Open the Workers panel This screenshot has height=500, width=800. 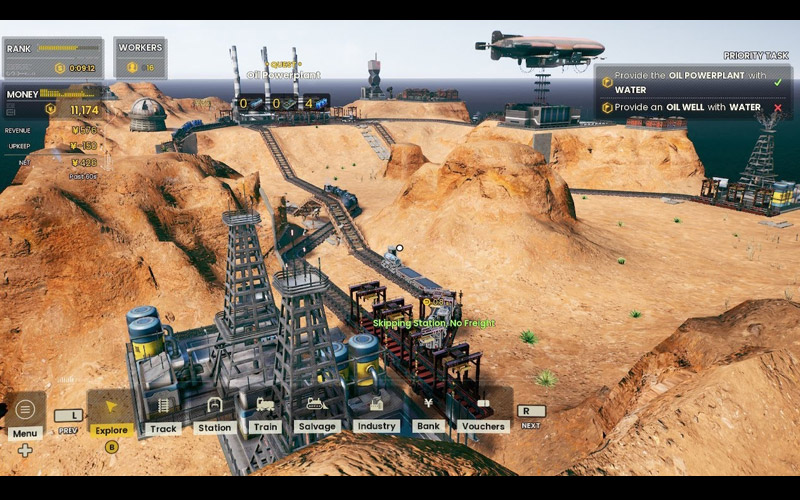[x=140, y=58]
